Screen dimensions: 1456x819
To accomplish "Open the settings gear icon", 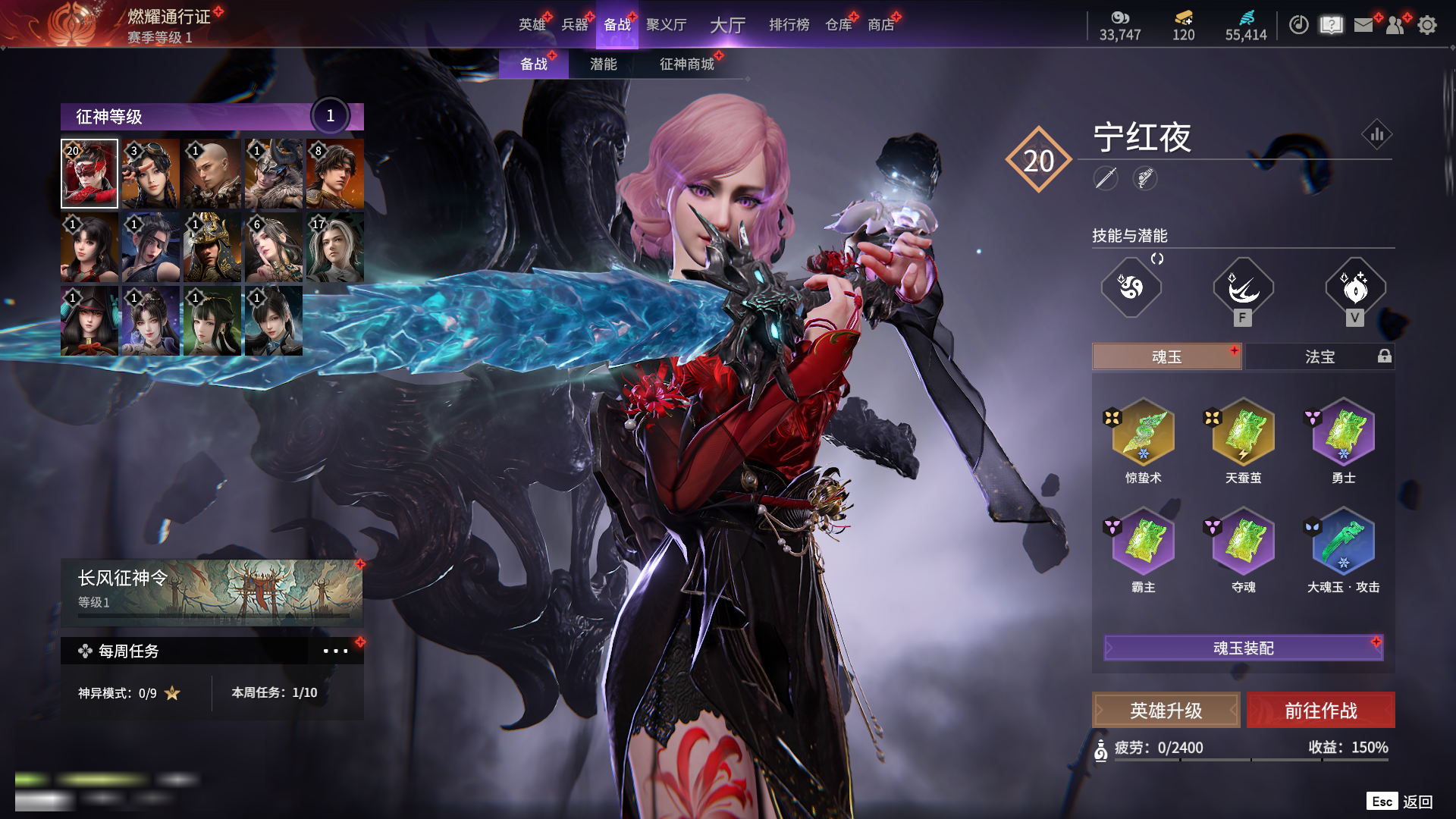I will (x=1427, y=25).
